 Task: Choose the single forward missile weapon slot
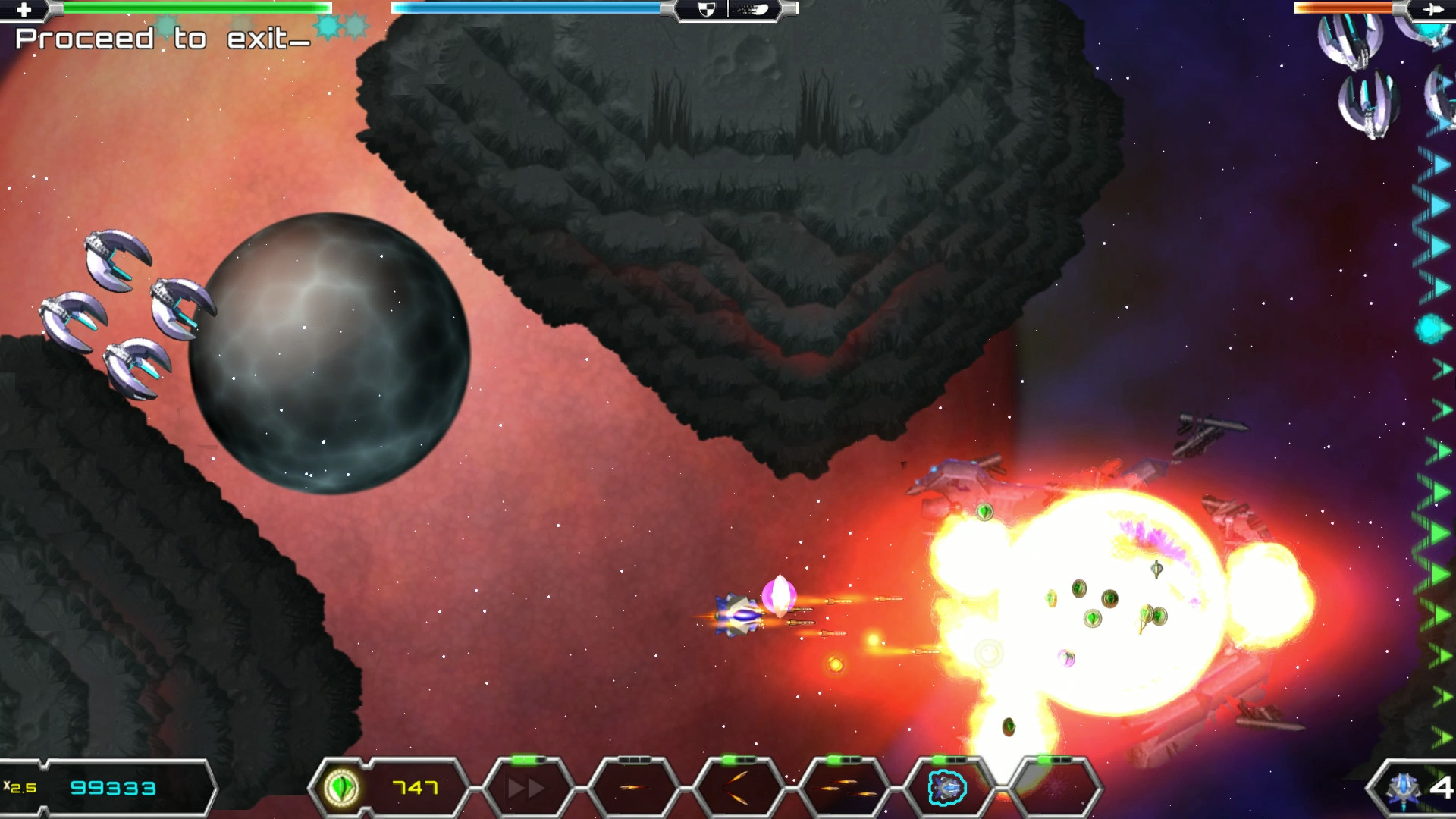pyautogui.click(x=632, y=789)
